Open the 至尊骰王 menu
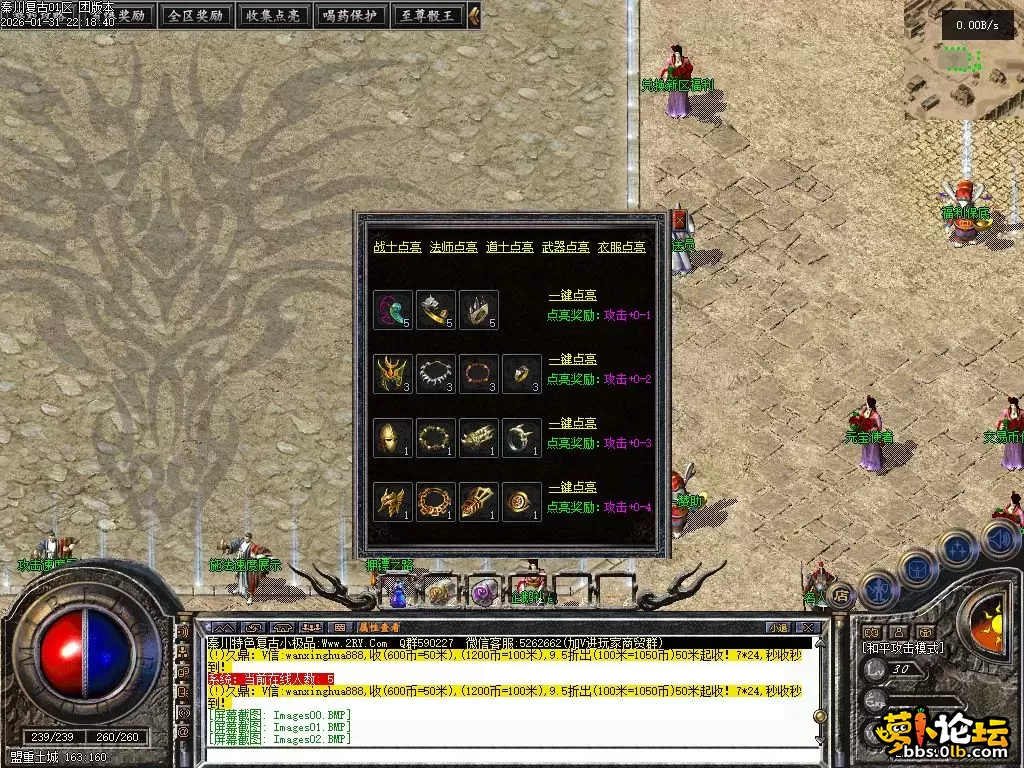 pyautogui.click(x=427, y=15)
